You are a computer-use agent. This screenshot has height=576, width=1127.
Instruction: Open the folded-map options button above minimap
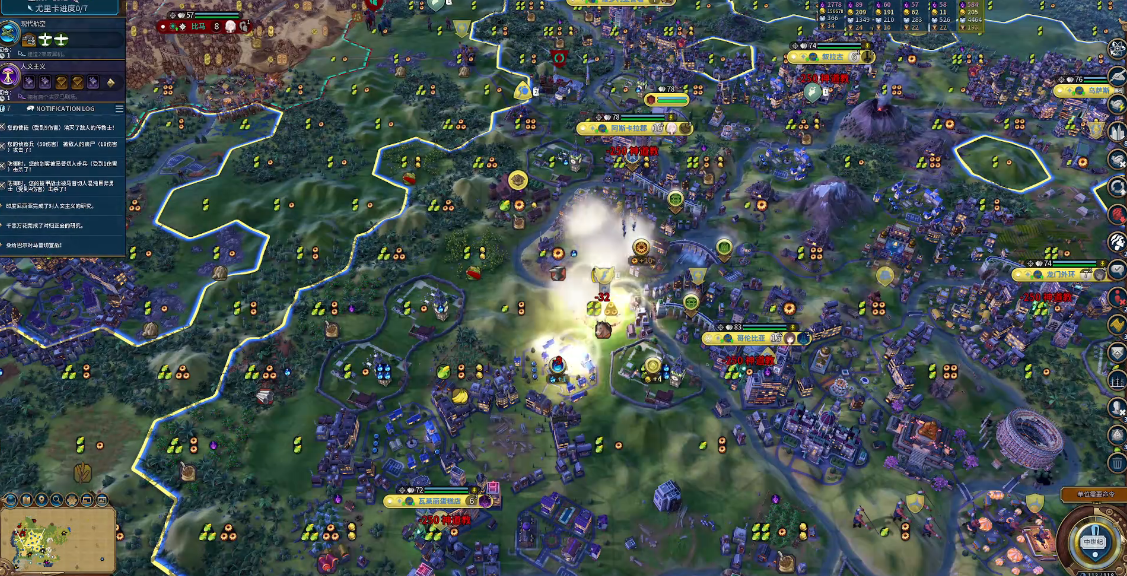[28, 498]
